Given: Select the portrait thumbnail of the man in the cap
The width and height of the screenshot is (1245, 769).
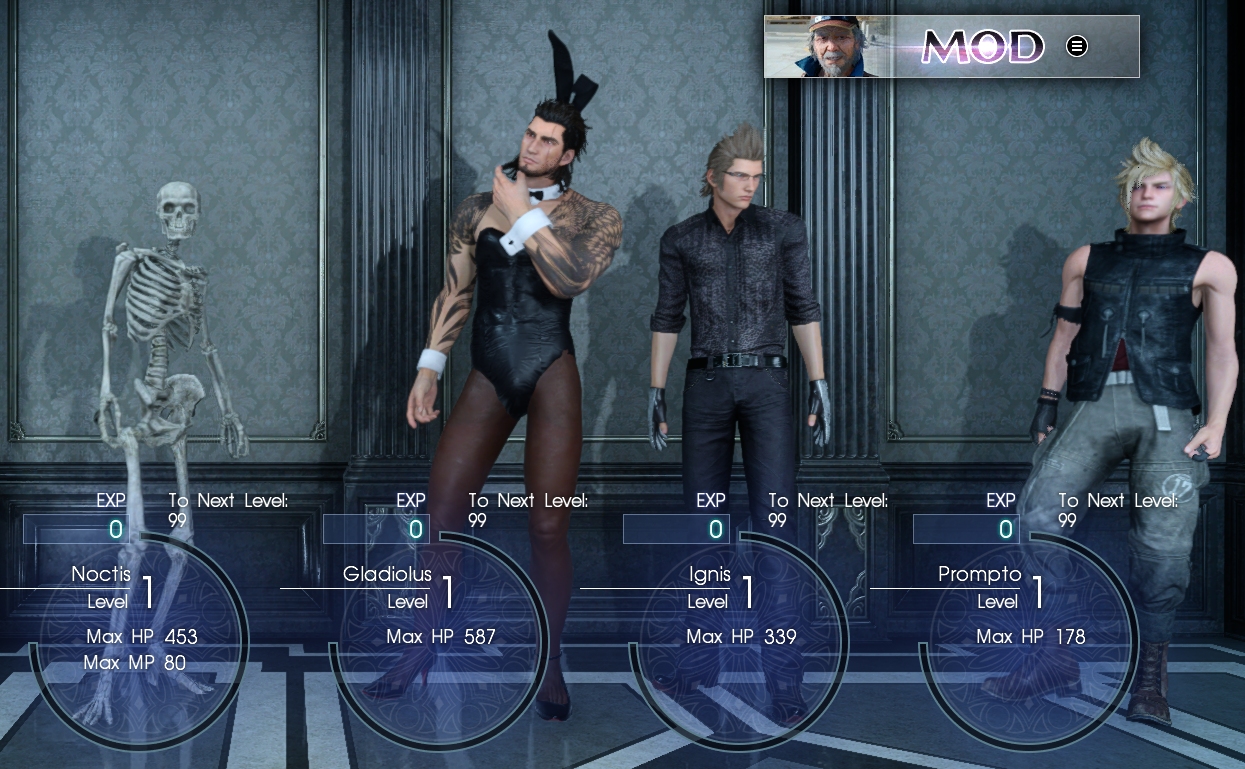Looking at the screenshot, I should point(822,47).
